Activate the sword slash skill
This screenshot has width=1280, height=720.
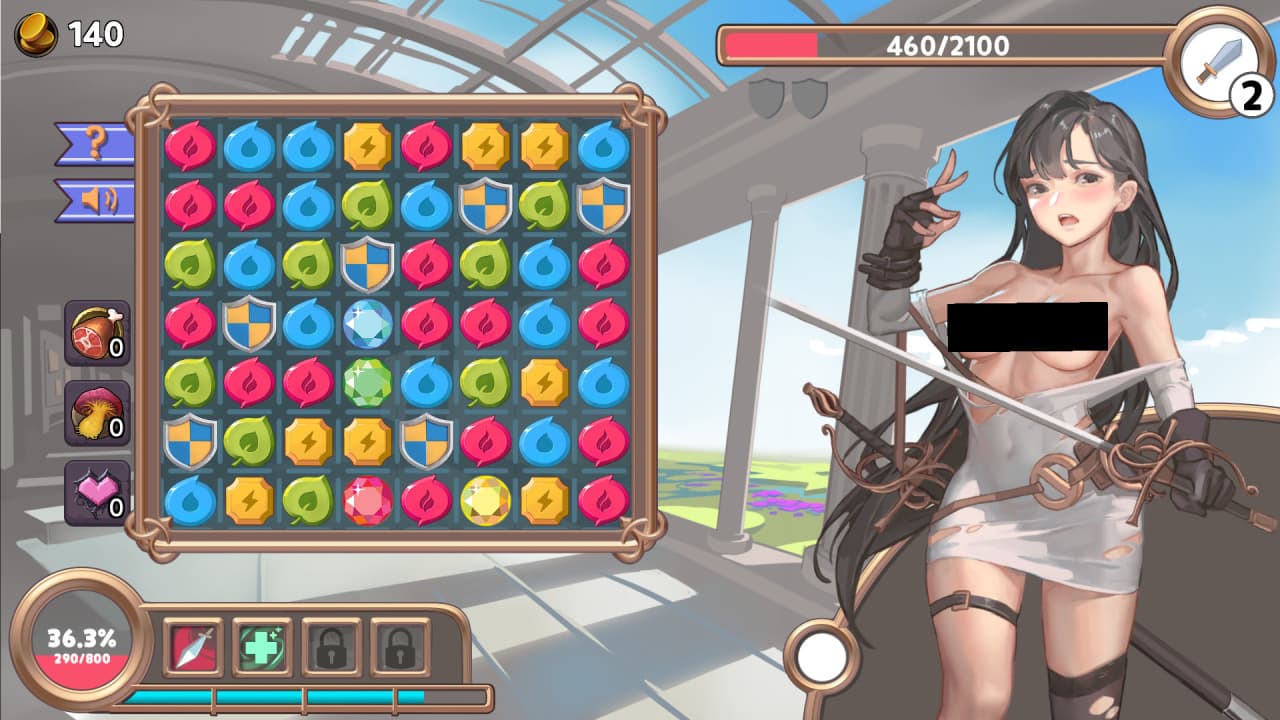click(193, 647)
